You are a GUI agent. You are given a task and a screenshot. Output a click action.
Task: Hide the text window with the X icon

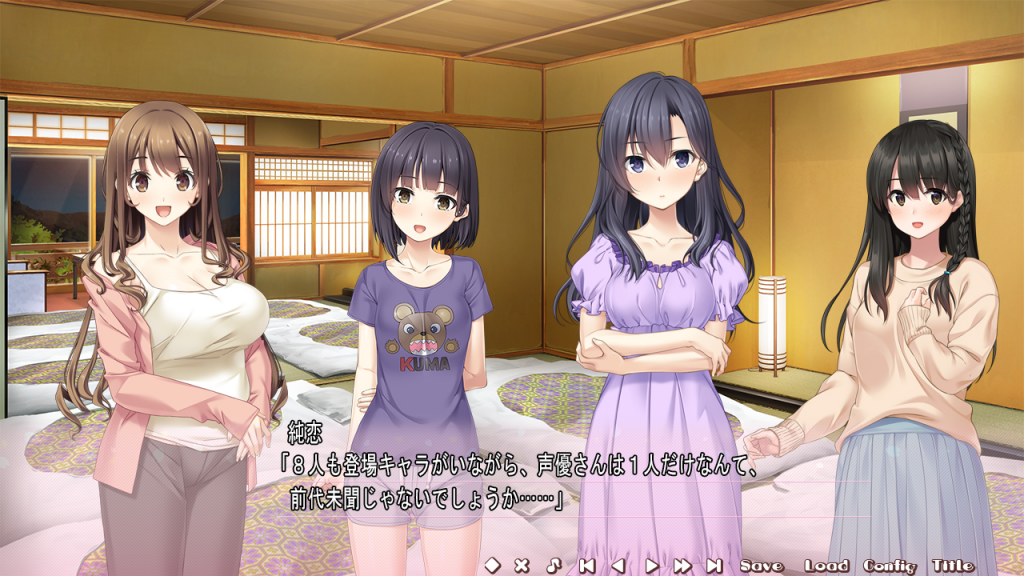pos(521,565)
